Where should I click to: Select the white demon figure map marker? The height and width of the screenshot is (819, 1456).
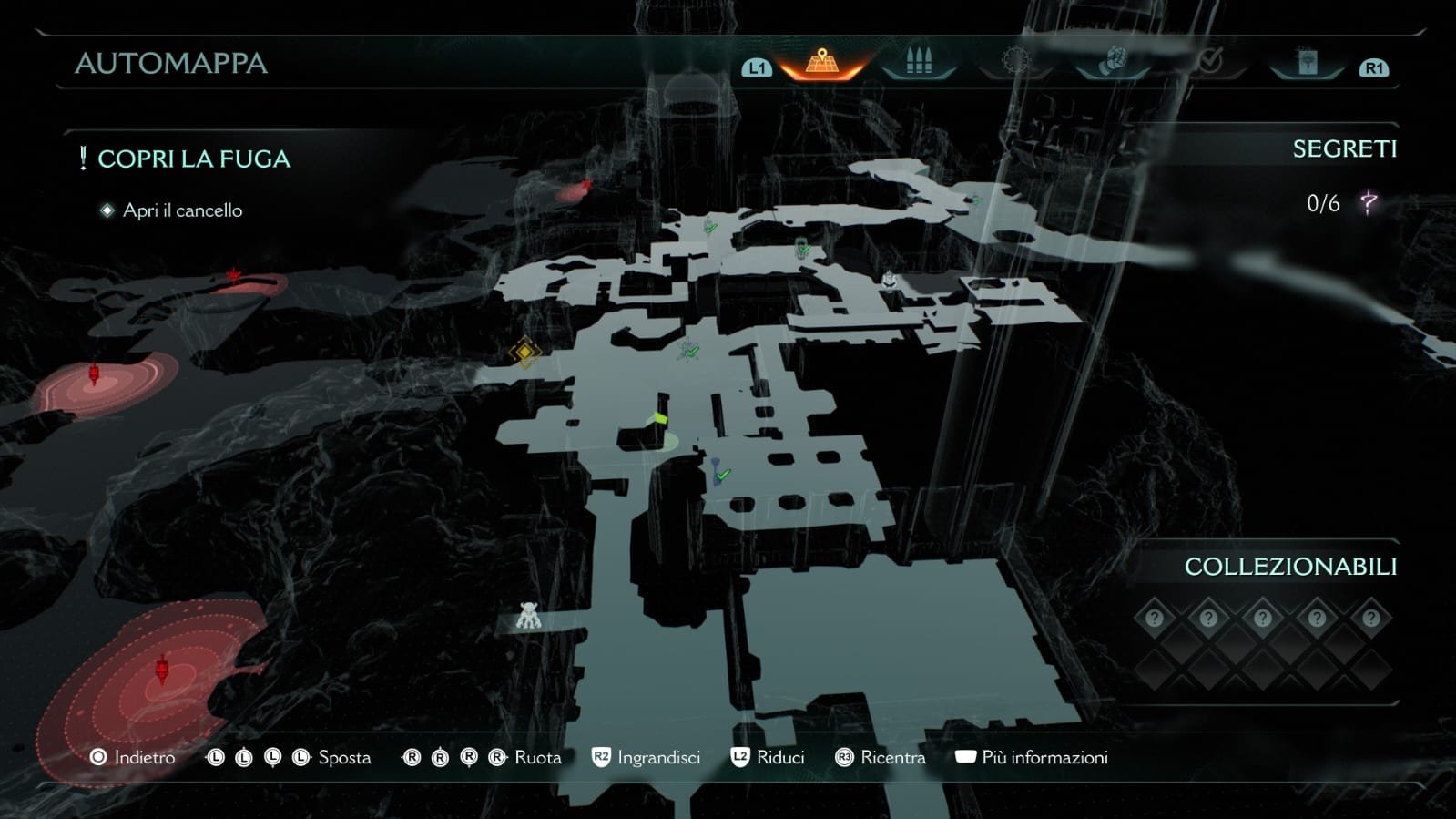click(528, 616)
